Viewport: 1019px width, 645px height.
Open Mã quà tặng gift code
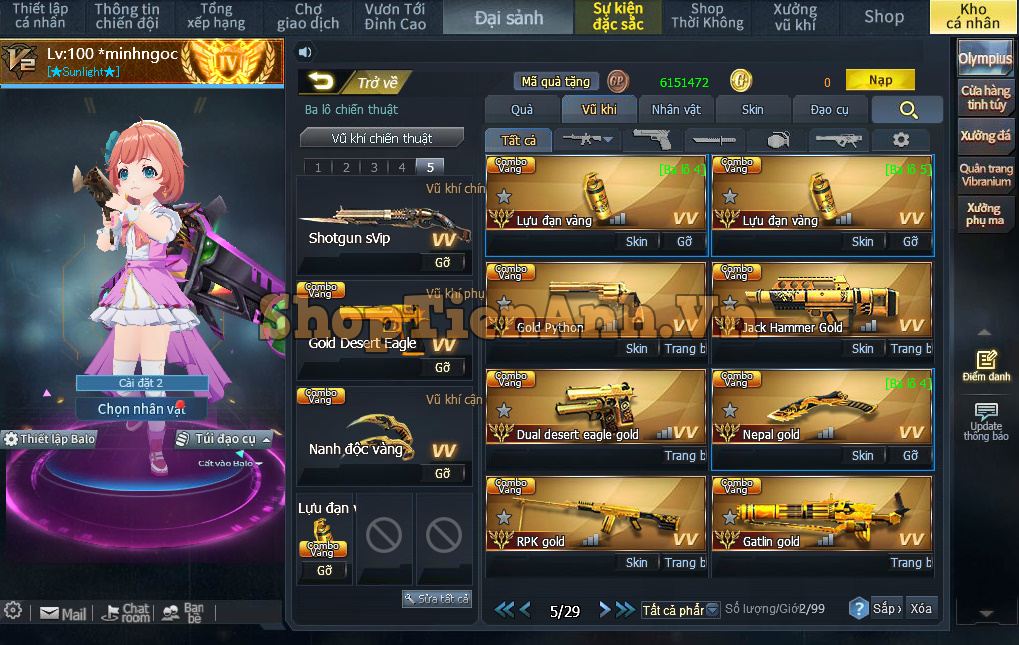557,82
